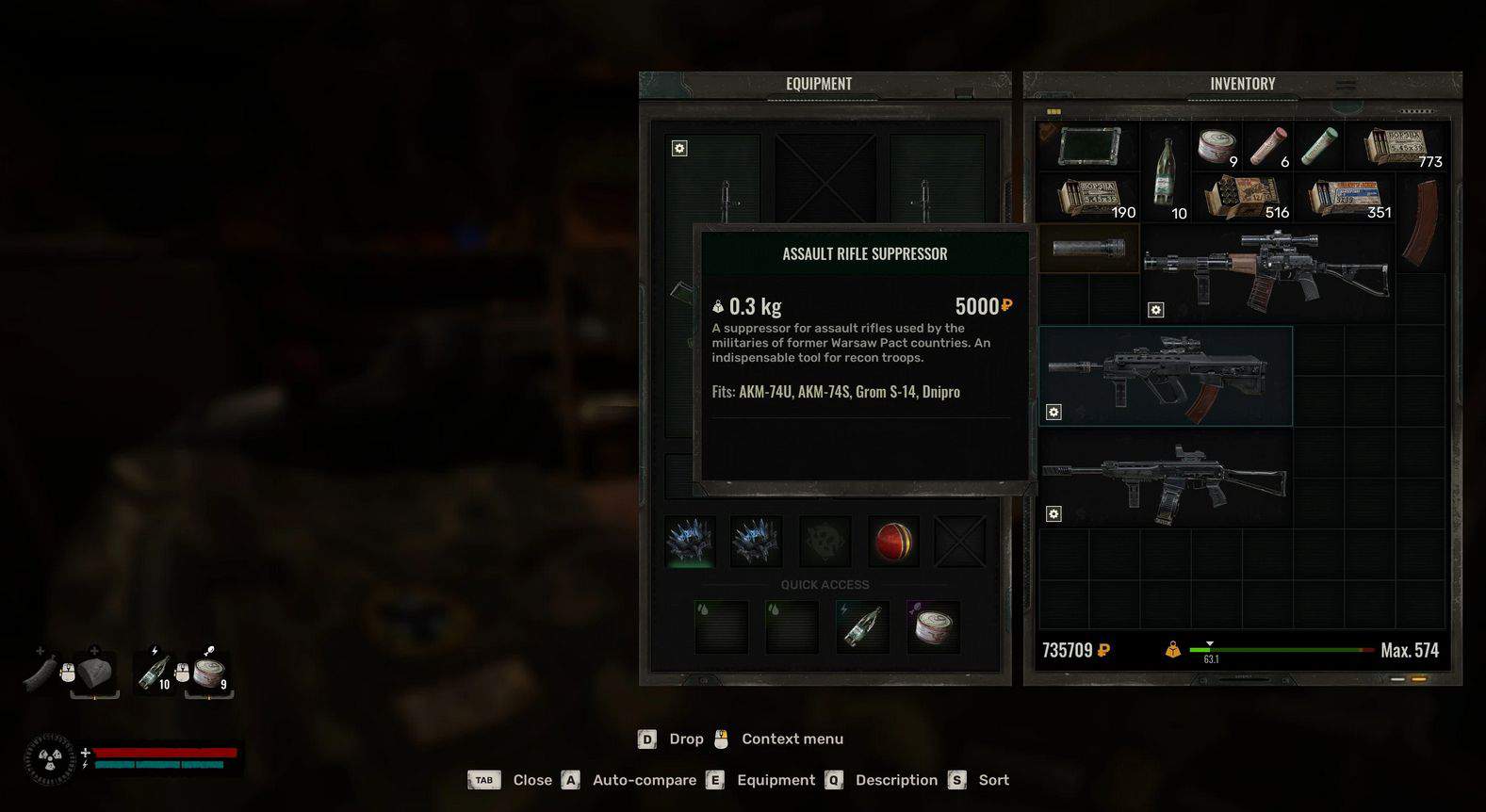The width and height of the screenshot is (1486, 812).
Task: Open the Equipment panel header
Action: 819,84
